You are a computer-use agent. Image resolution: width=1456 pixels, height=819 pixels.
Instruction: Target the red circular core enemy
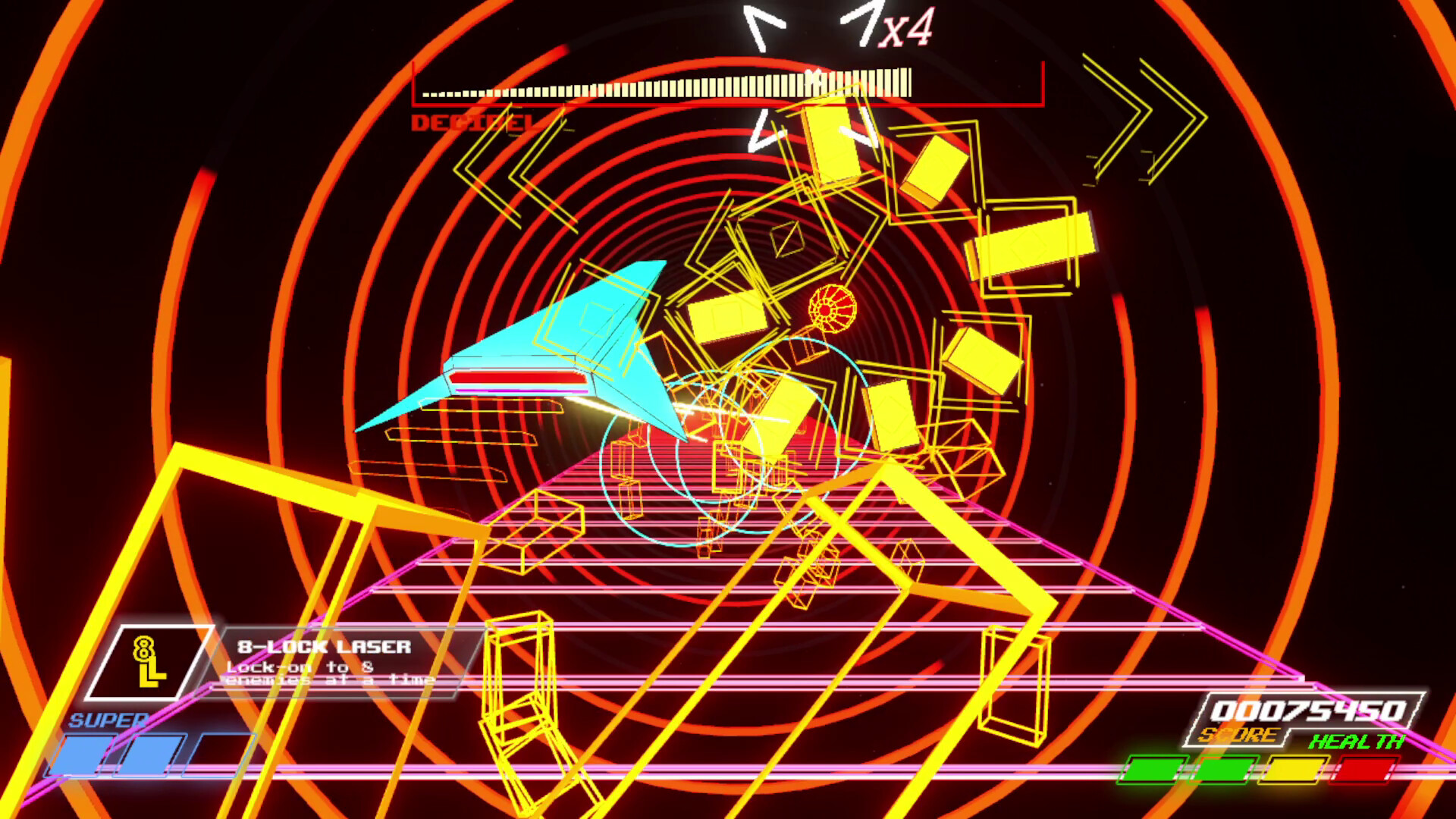[x=833, y=306]
